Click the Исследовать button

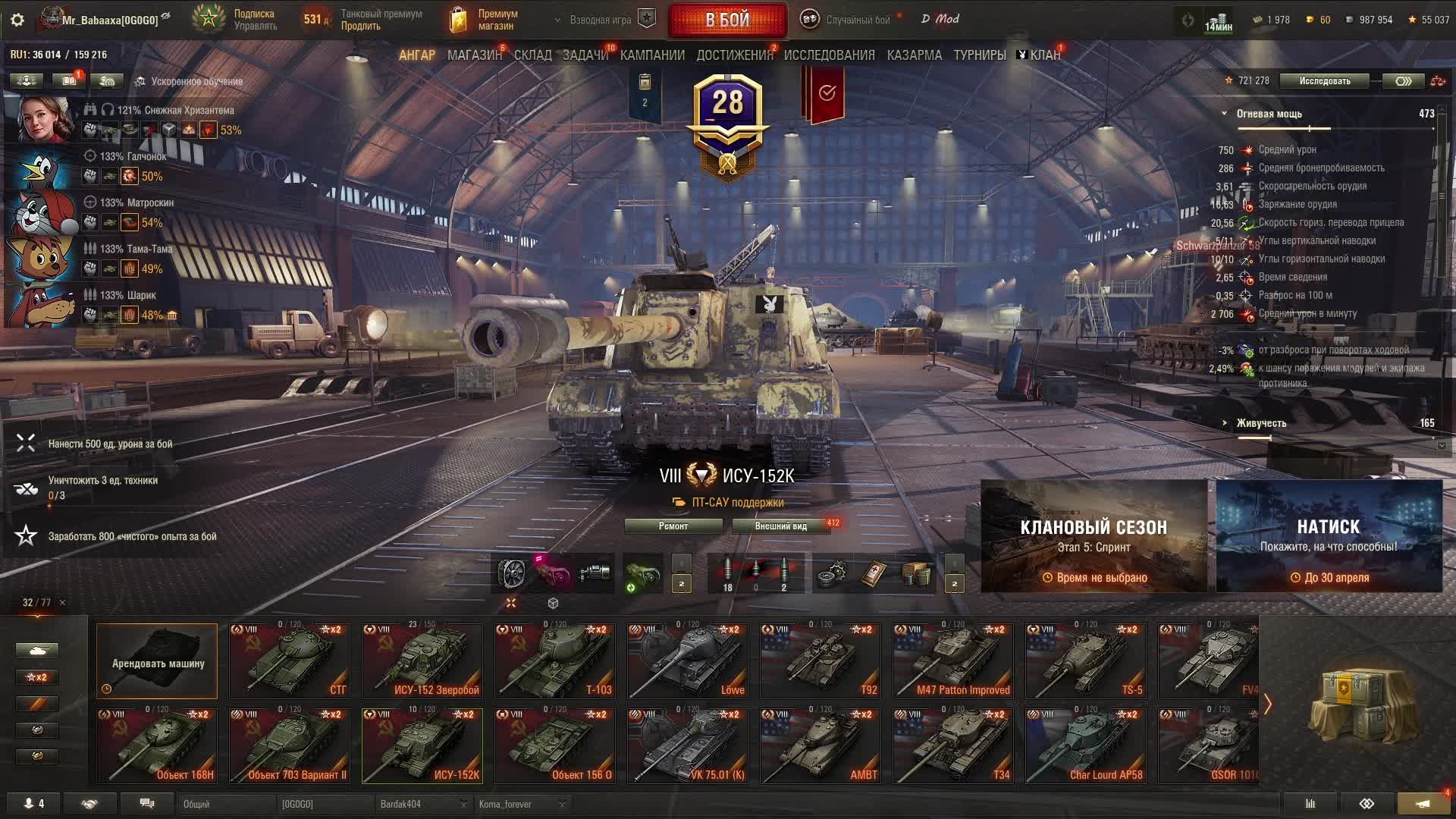tap(1324, 81)
